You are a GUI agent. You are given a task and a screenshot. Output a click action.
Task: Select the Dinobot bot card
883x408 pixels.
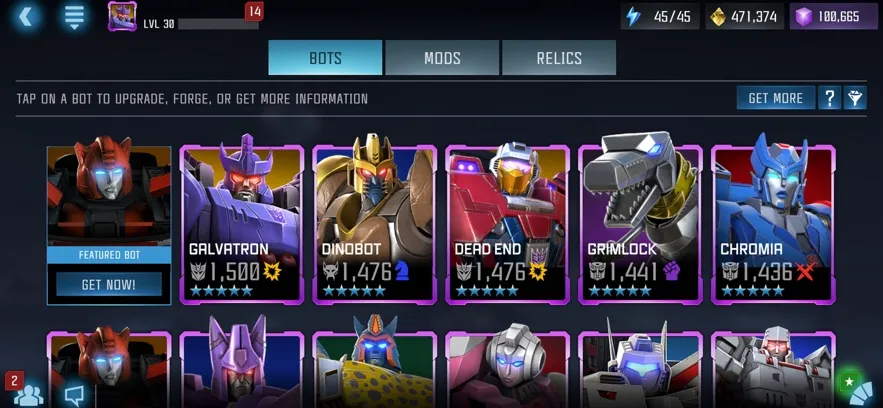click(375, 224)
